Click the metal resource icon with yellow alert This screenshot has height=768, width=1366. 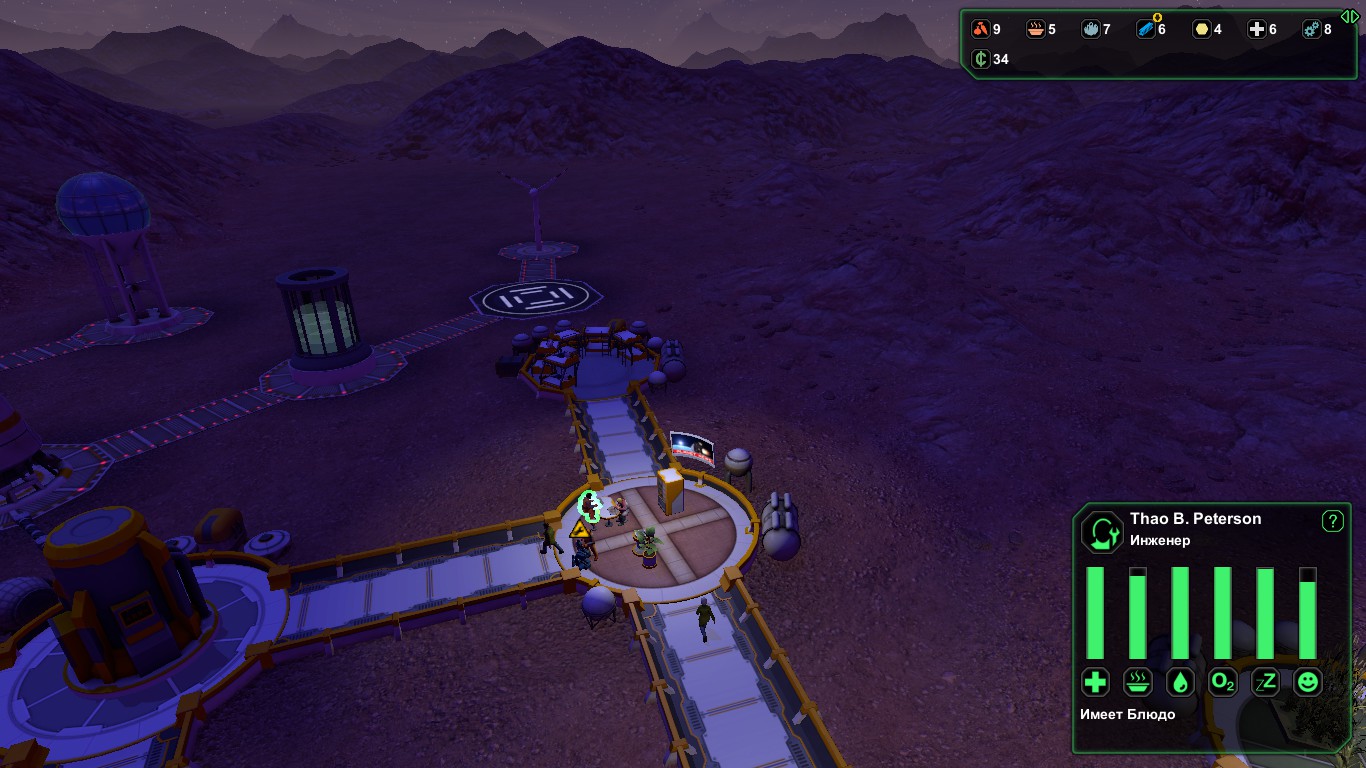click(x=1148, y=30)
